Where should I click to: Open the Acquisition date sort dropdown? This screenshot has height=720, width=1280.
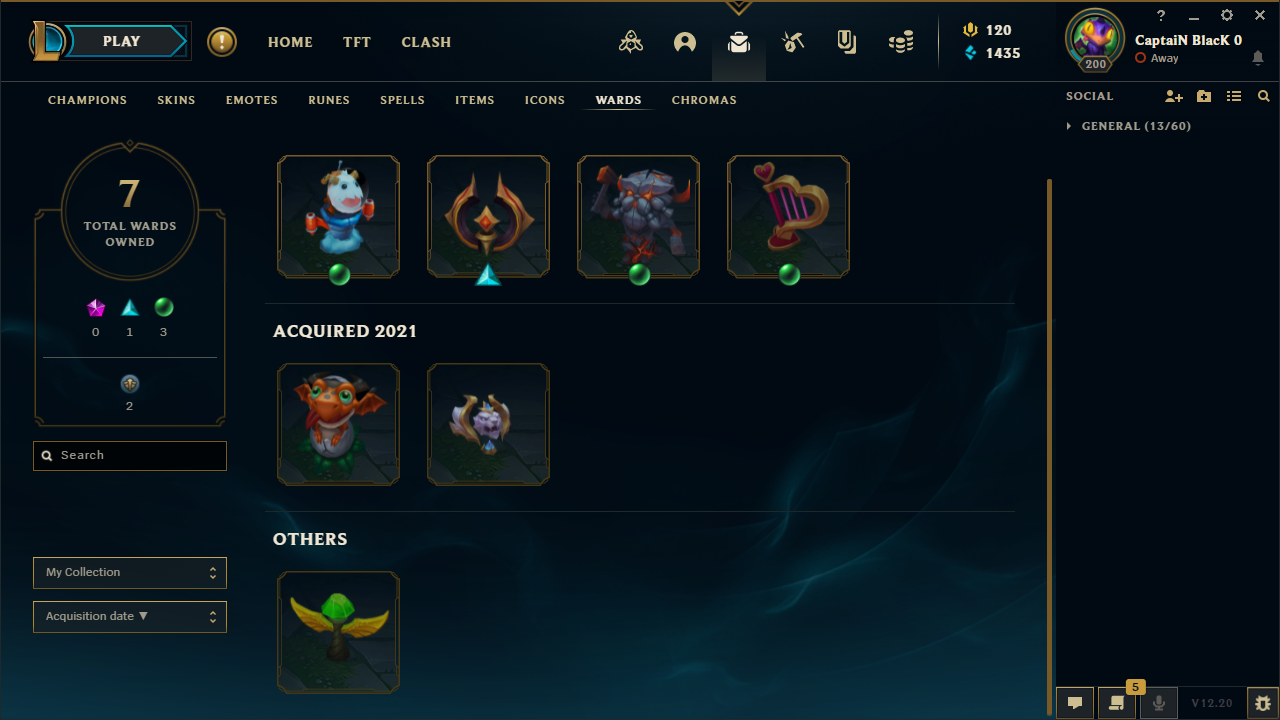click(130, 617)
